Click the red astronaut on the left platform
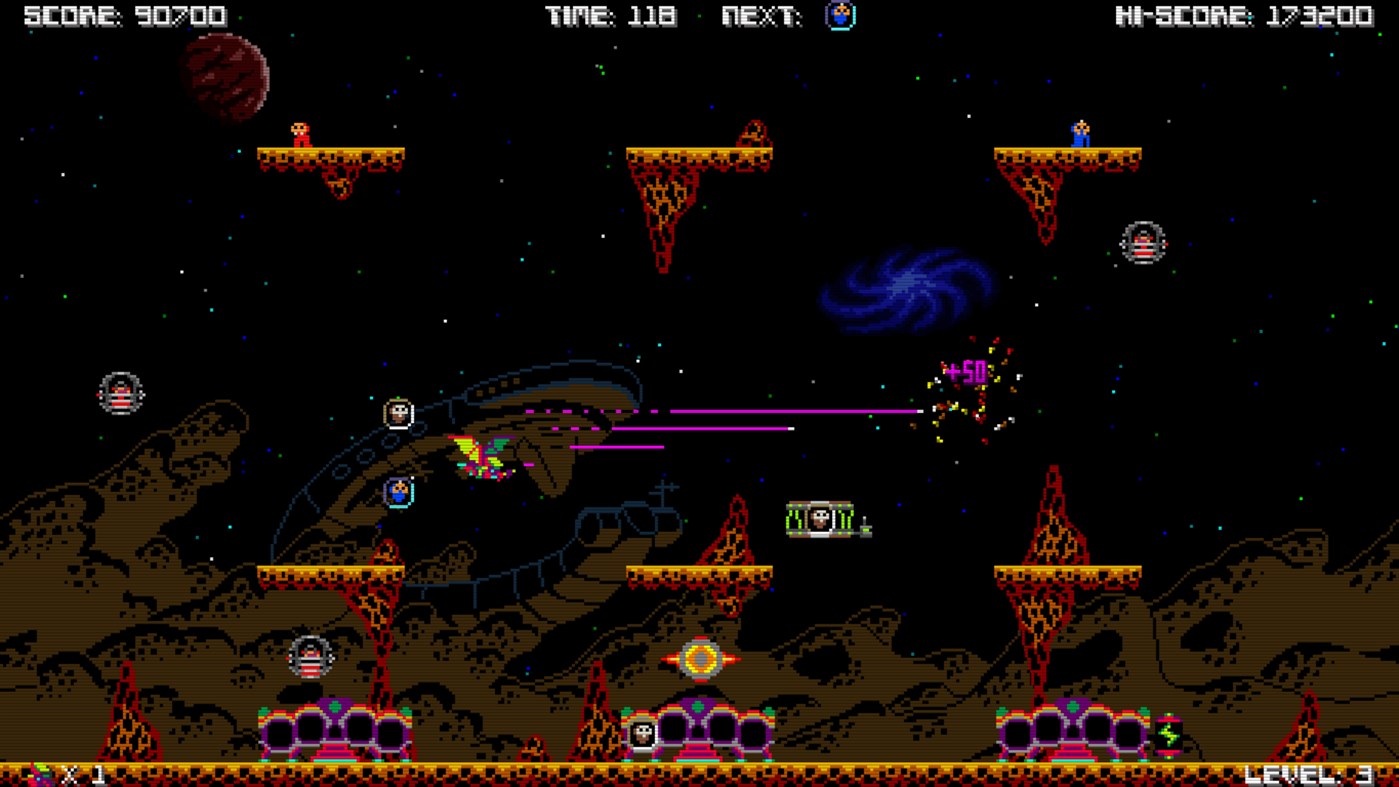The height and width of the screenshot is (787, 1399). pyautogui.click(x=300, y=133)
